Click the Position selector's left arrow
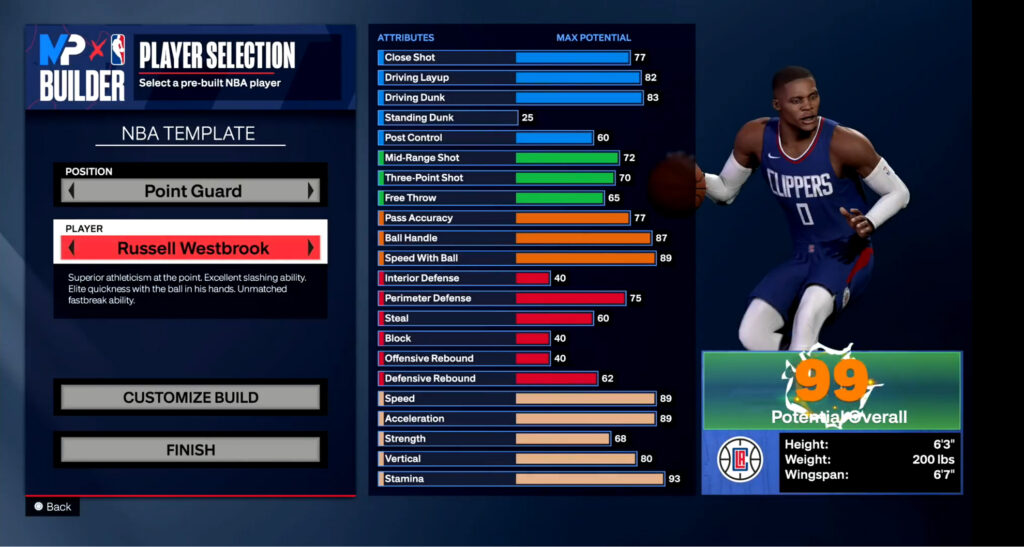 [69, 190]
